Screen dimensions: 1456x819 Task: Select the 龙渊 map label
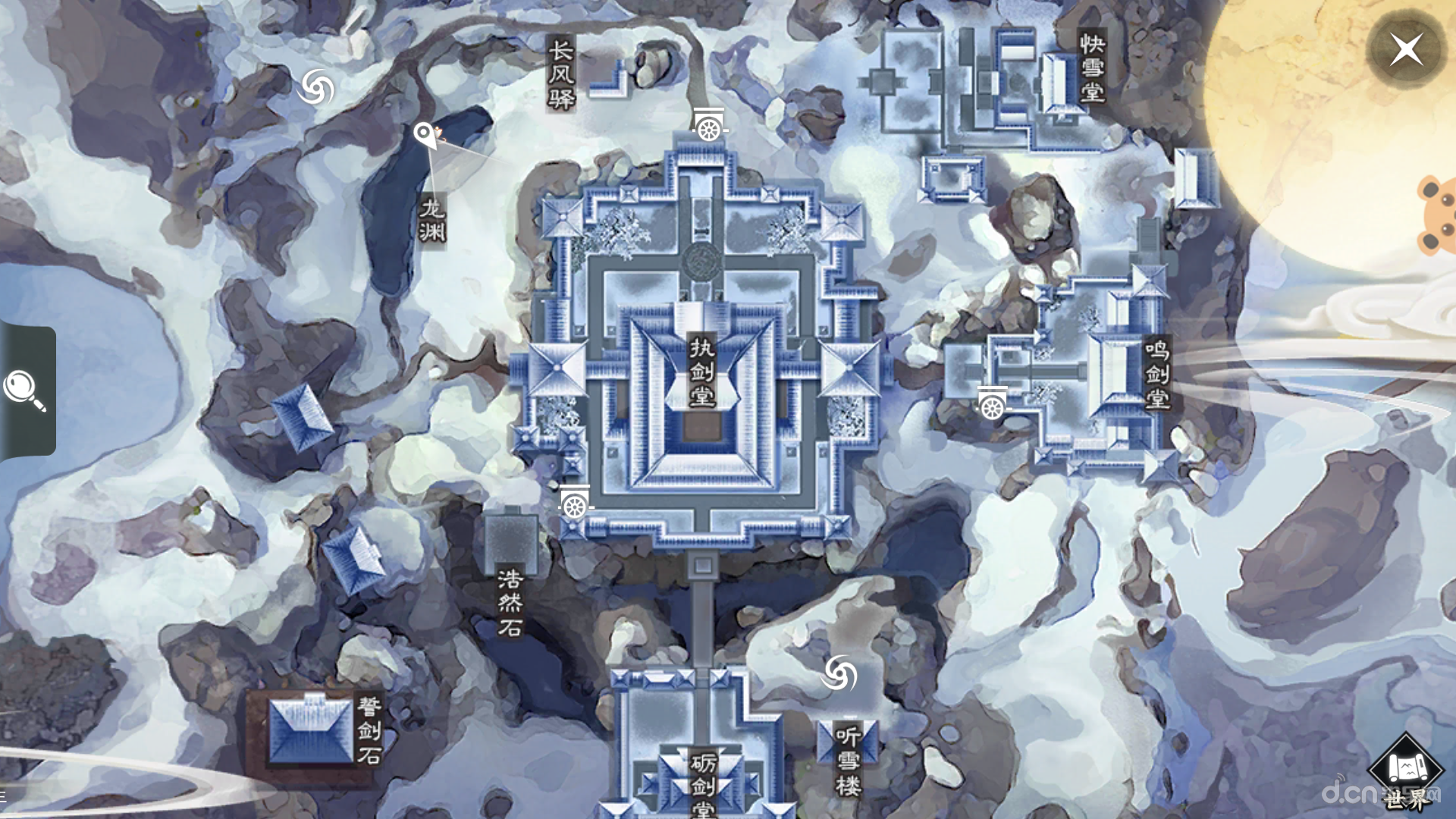pos(432,220)
